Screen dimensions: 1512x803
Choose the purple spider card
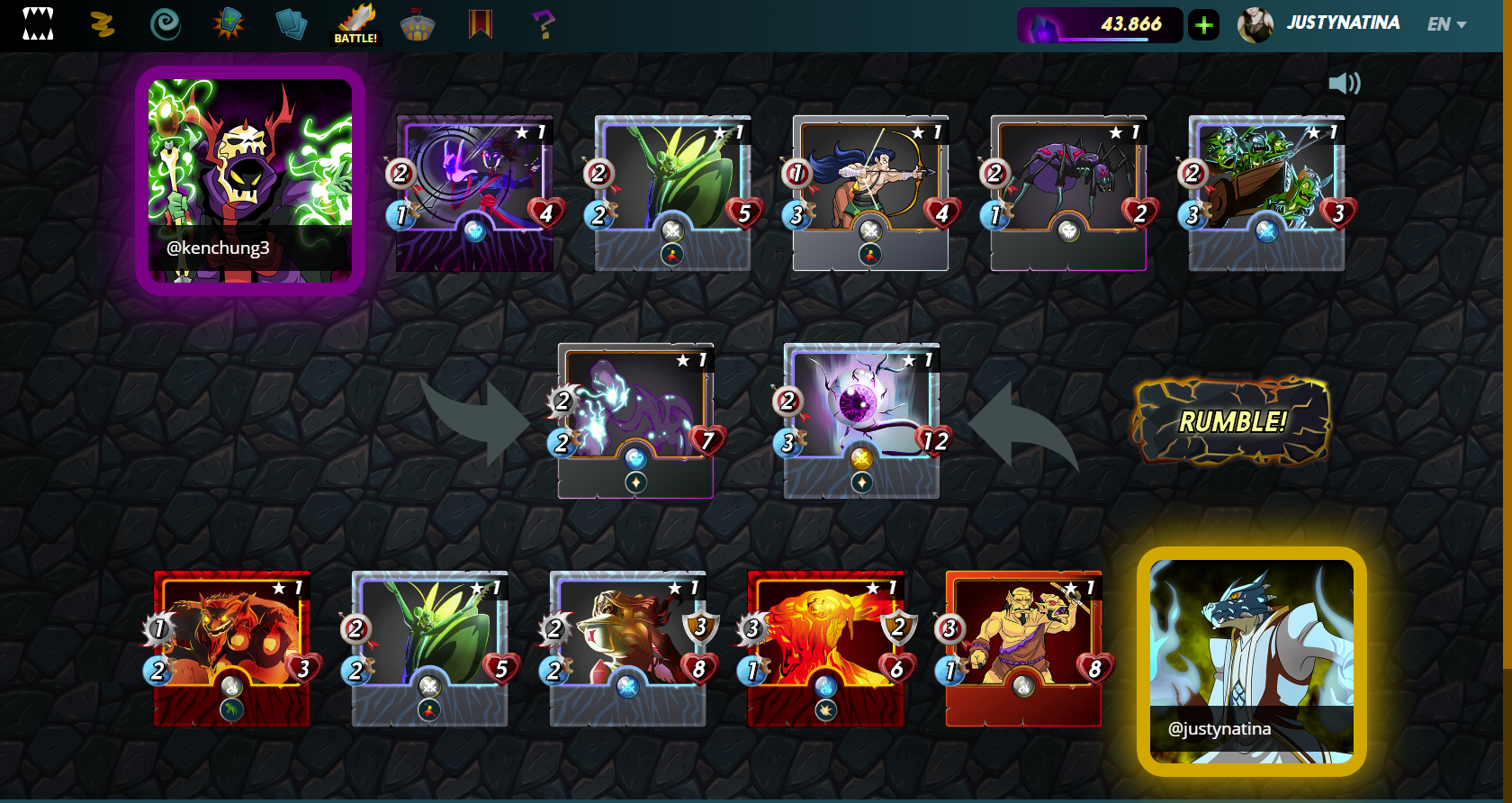(1068, 193)
